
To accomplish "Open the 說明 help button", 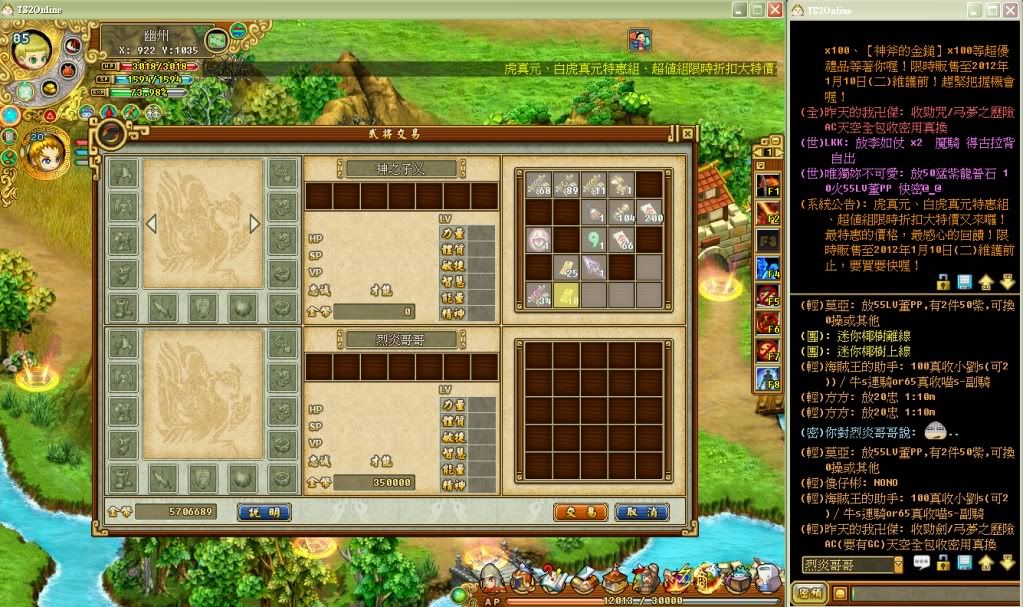I will (x=265, y=512).
